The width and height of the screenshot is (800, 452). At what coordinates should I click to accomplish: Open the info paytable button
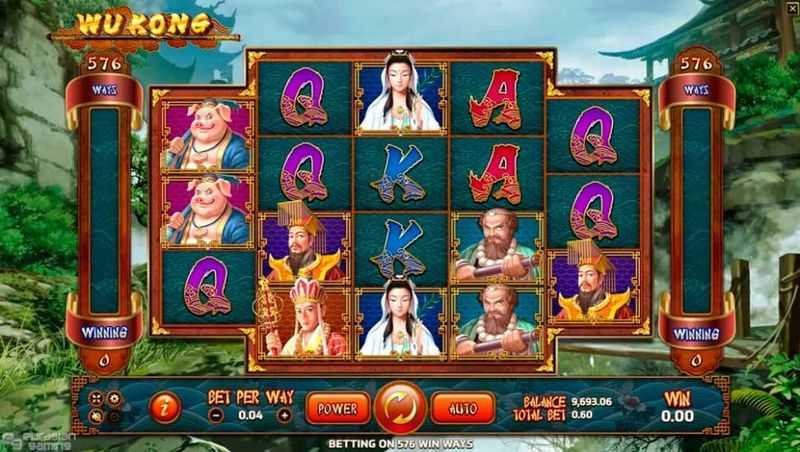click(x=163, y=407)
